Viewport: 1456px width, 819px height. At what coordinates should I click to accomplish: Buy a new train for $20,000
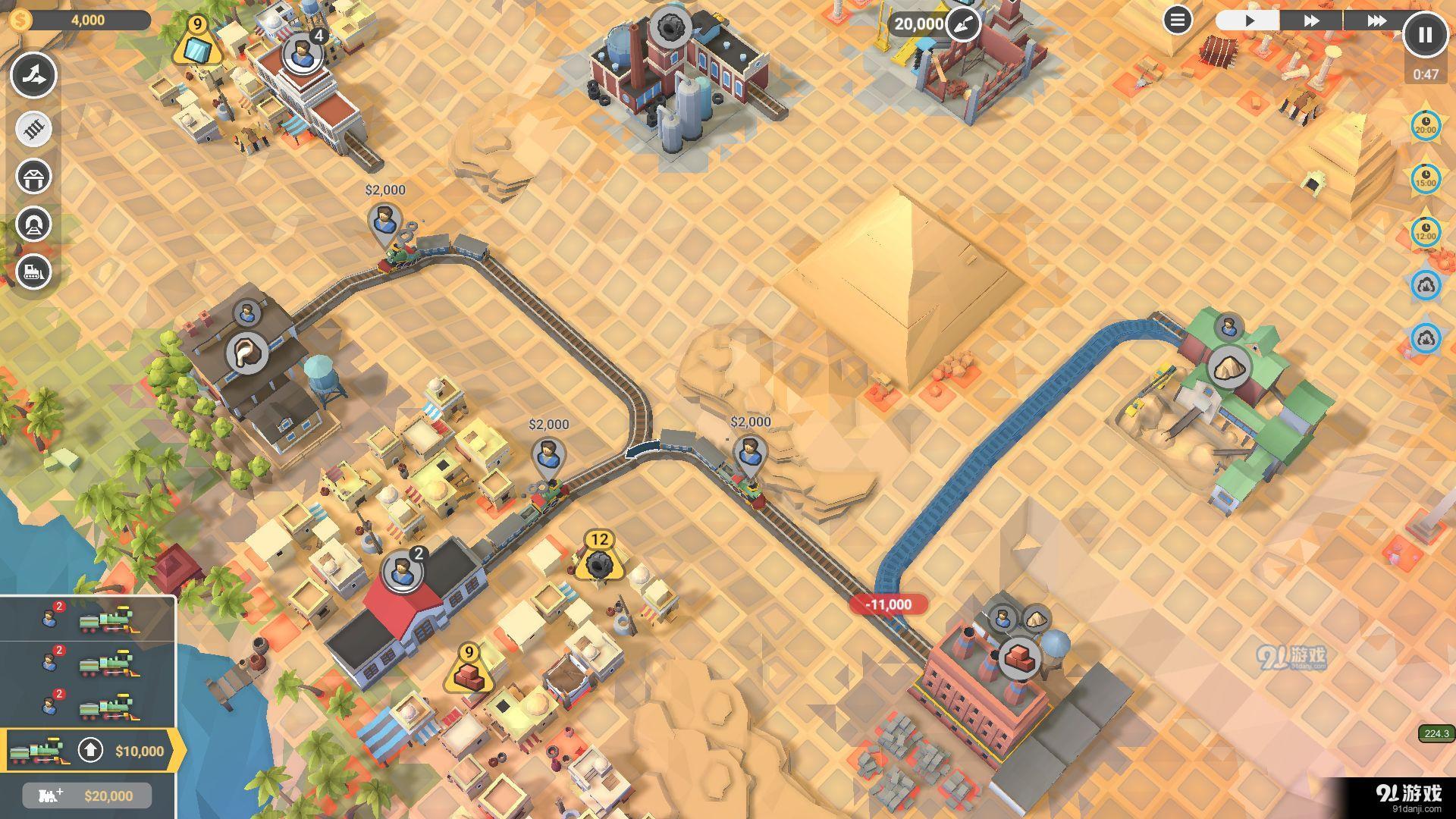[x=87, y=795]
